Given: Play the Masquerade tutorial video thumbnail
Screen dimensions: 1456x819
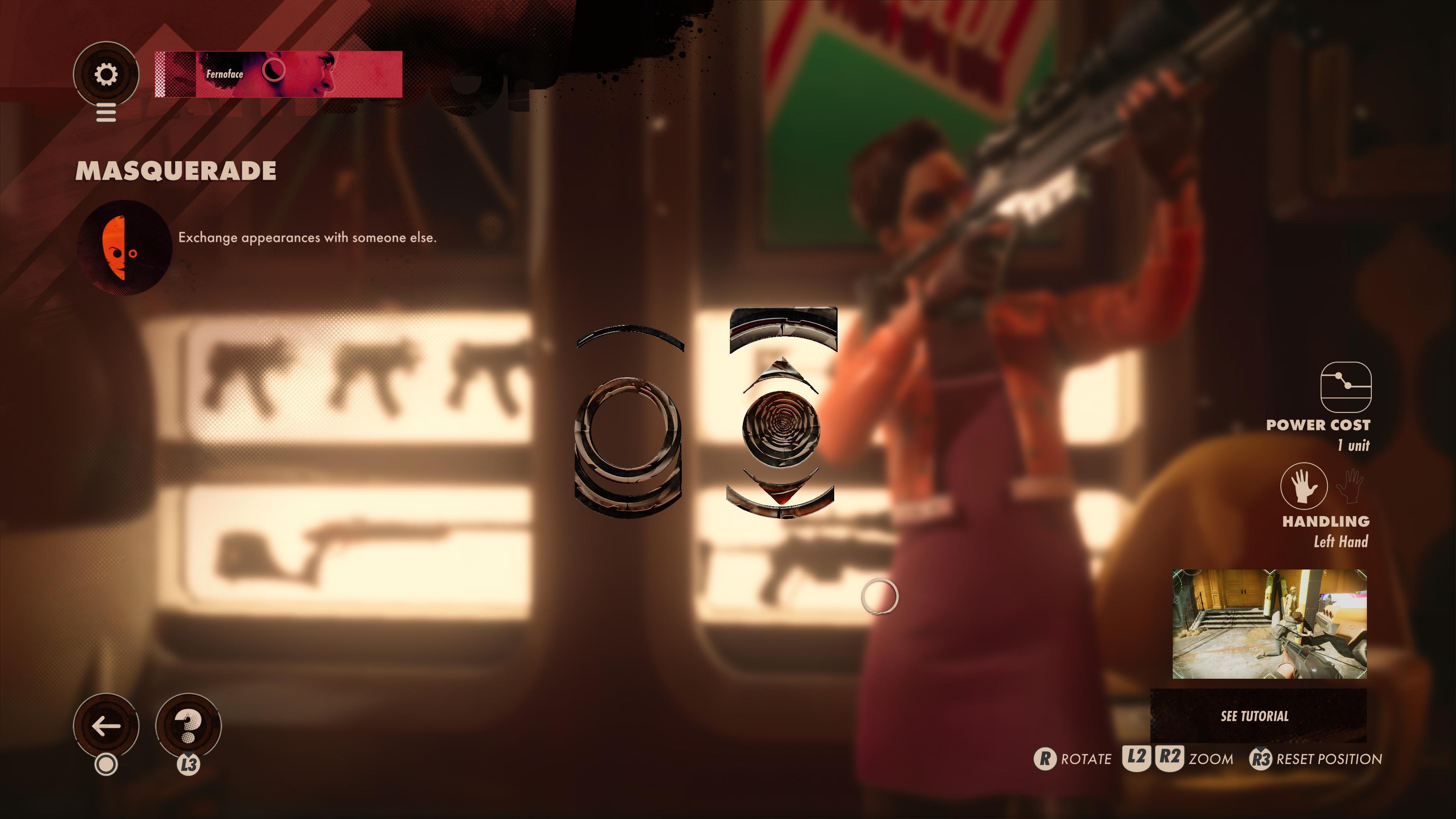Looking at the screenshot, I should click(1269, 624).
